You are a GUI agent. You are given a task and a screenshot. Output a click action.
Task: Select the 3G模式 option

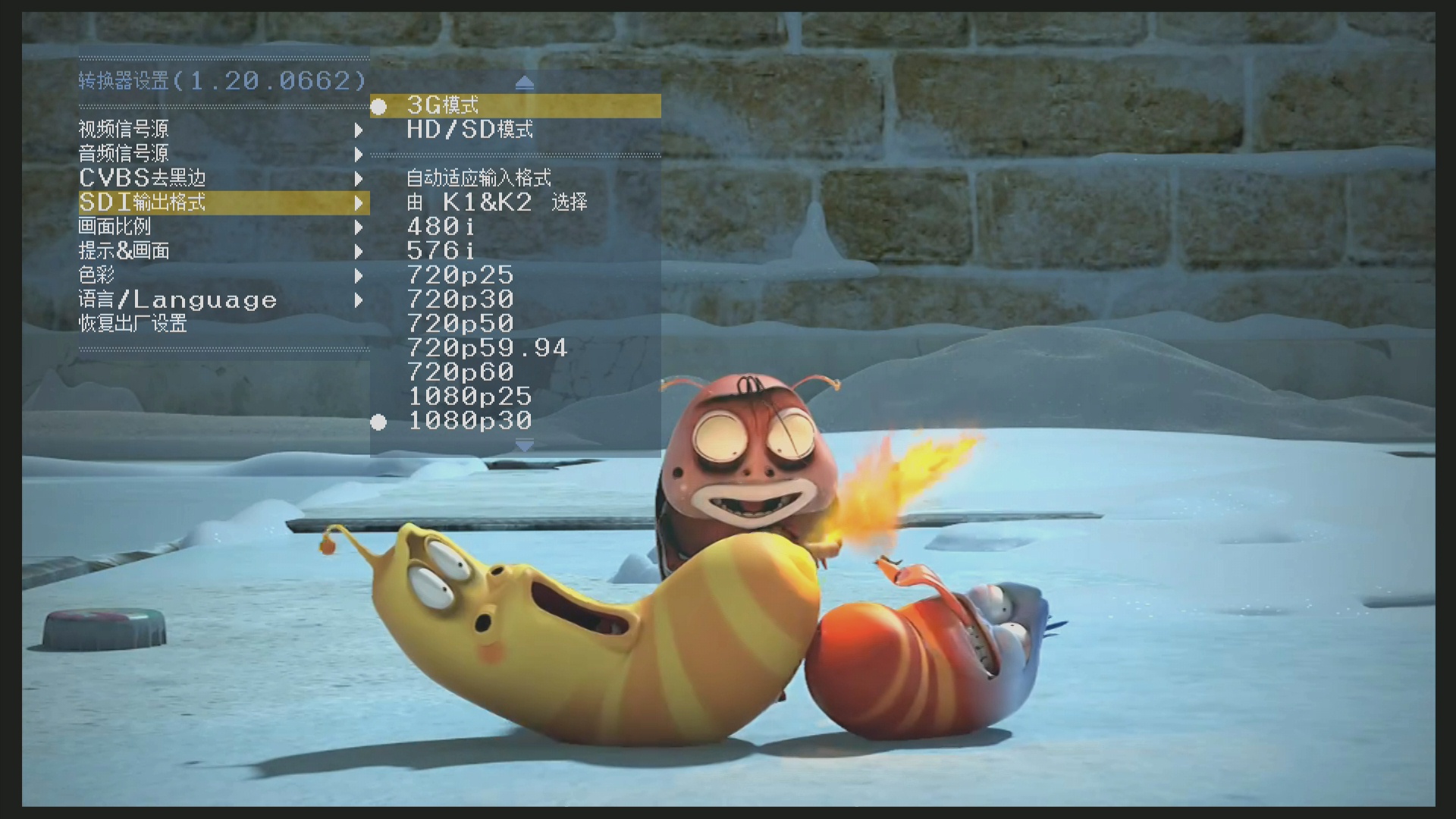click(x=443, y=105)
